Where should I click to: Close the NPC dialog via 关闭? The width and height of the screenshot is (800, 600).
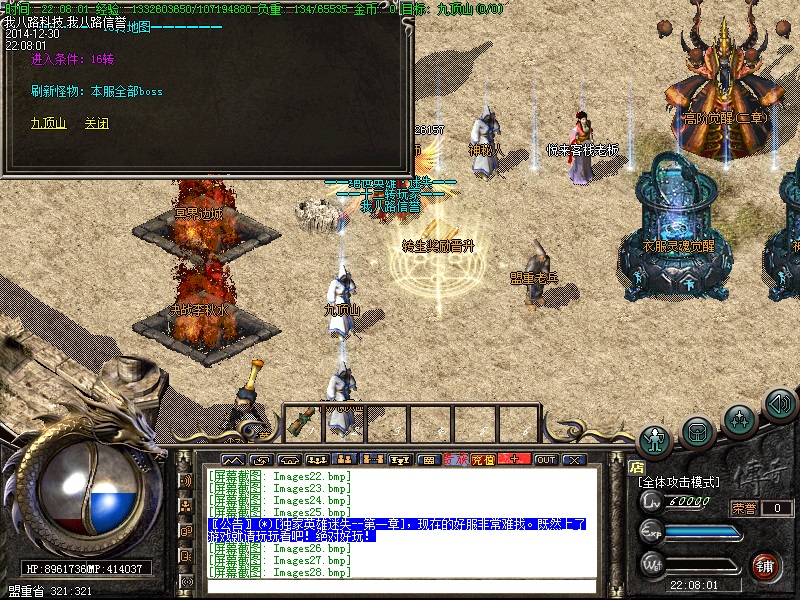coord(96,124)
